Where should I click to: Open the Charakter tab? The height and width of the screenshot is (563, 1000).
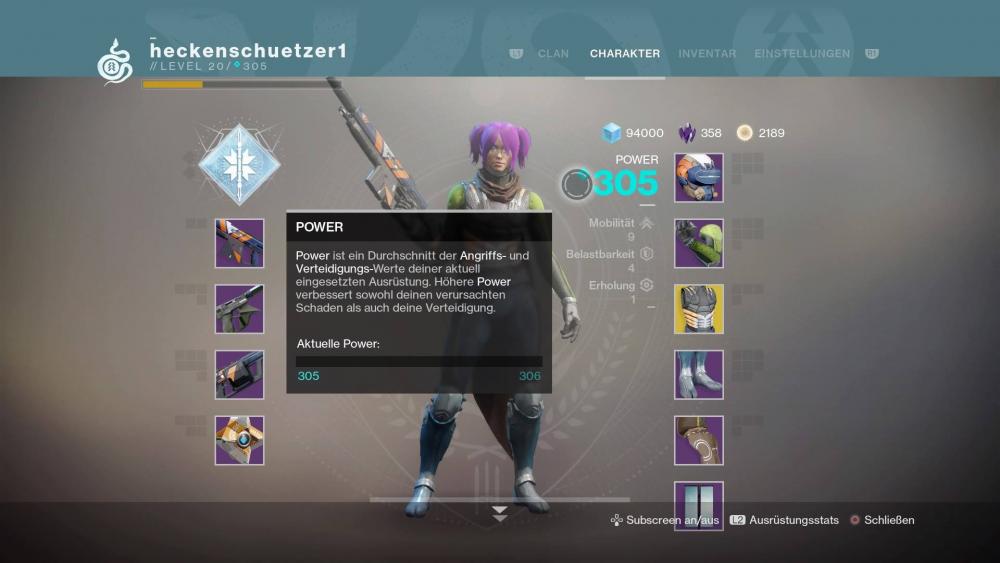(x=624, y=54)
